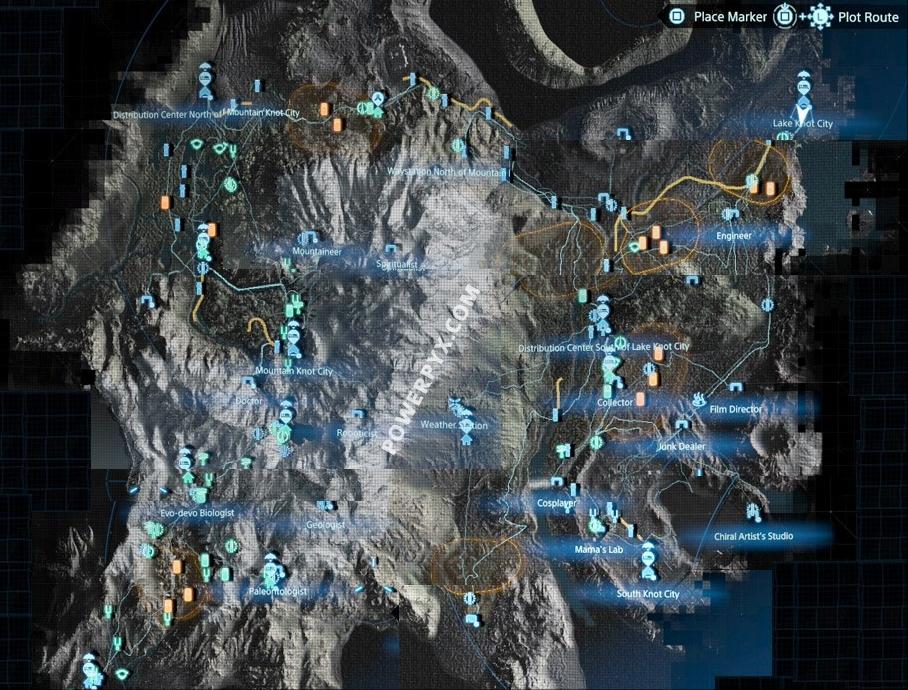Select the Weather Station marker
This screenshot has height=690, width=908.
pos(461,408)
